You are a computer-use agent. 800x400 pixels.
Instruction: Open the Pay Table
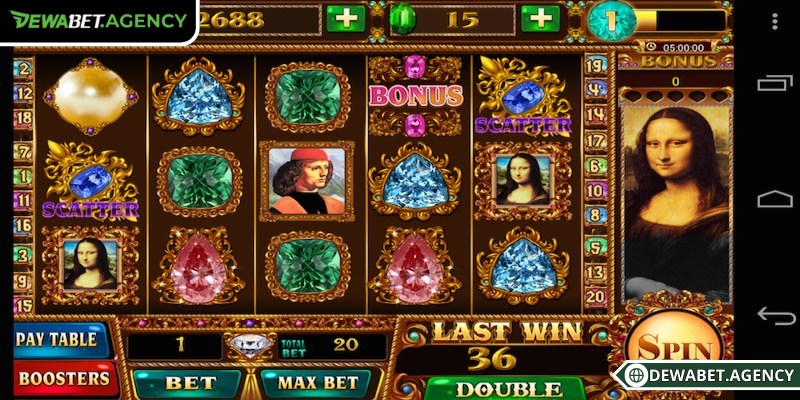(x=58, y=339)
